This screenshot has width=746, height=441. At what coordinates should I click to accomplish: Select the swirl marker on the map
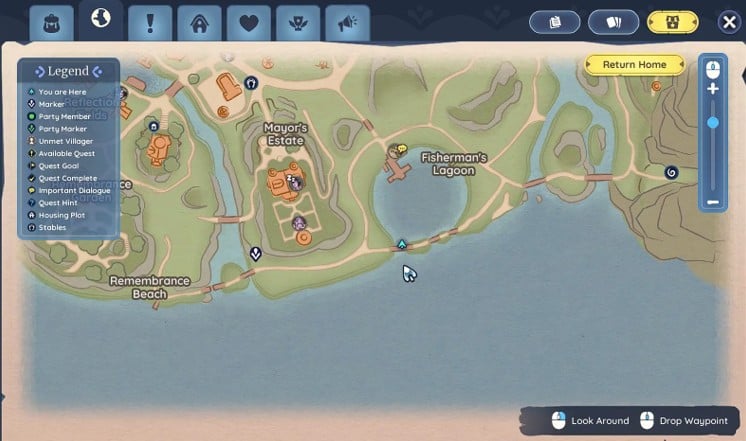coord(671,172)
